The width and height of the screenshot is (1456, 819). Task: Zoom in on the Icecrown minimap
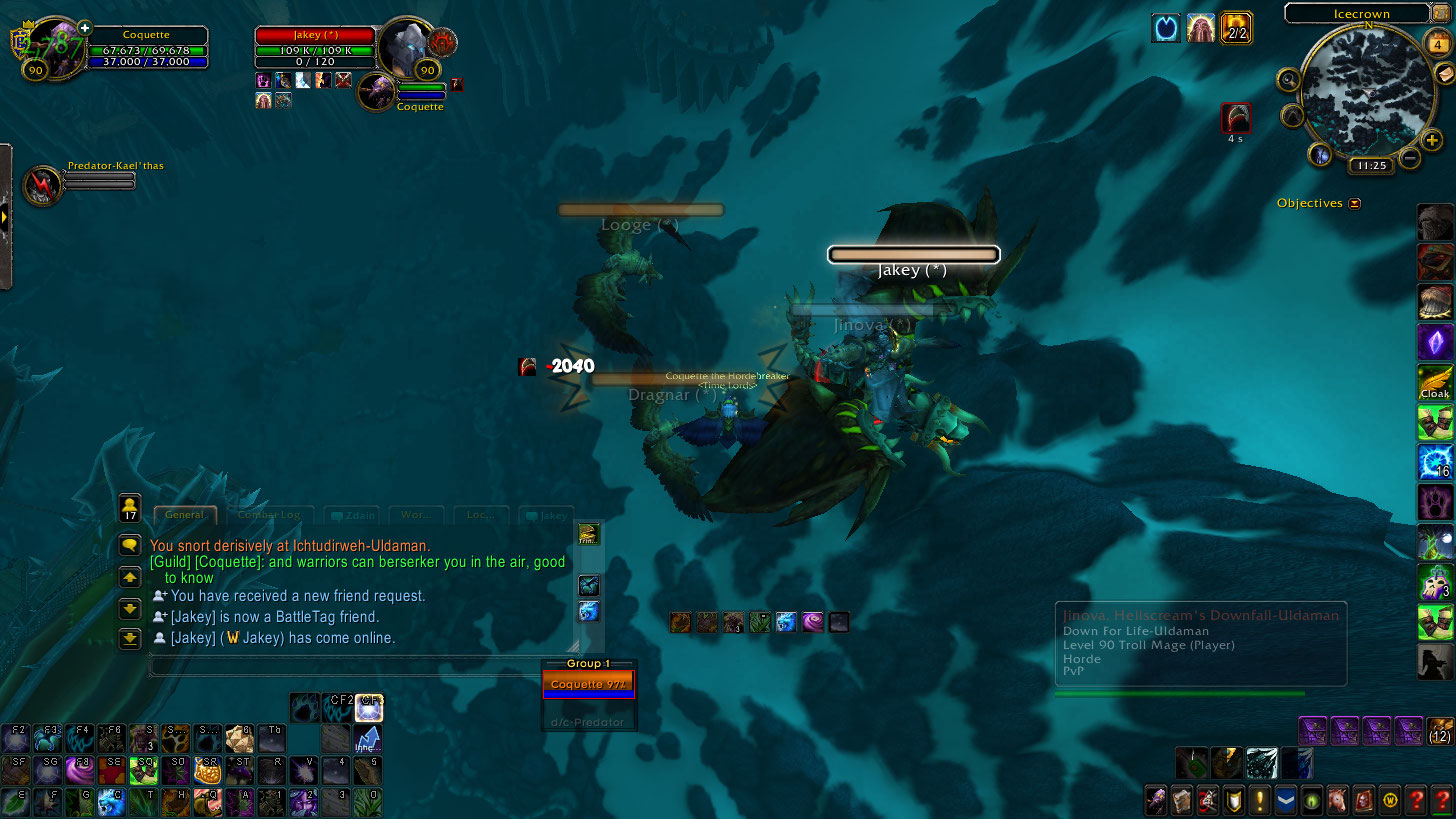(x=1431, y=141)
